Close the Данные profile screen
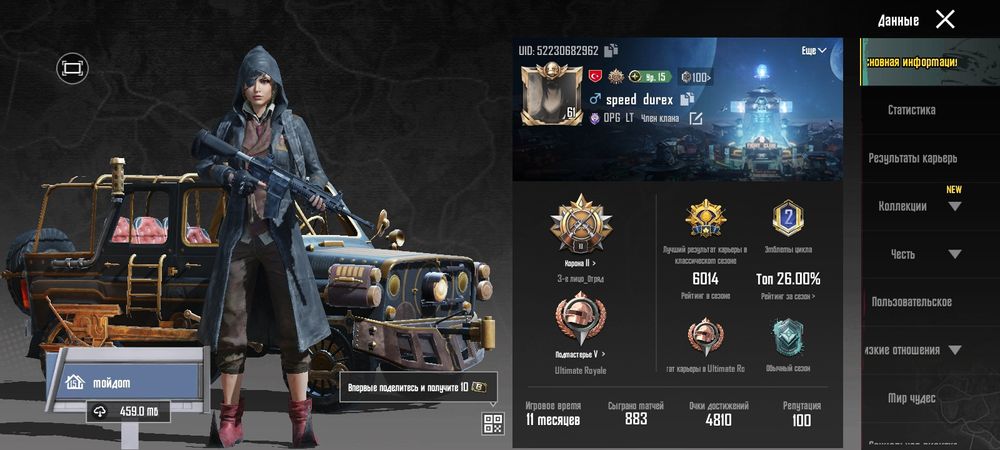The height and width of the screenshot is (450, 1000). [945, 19]
